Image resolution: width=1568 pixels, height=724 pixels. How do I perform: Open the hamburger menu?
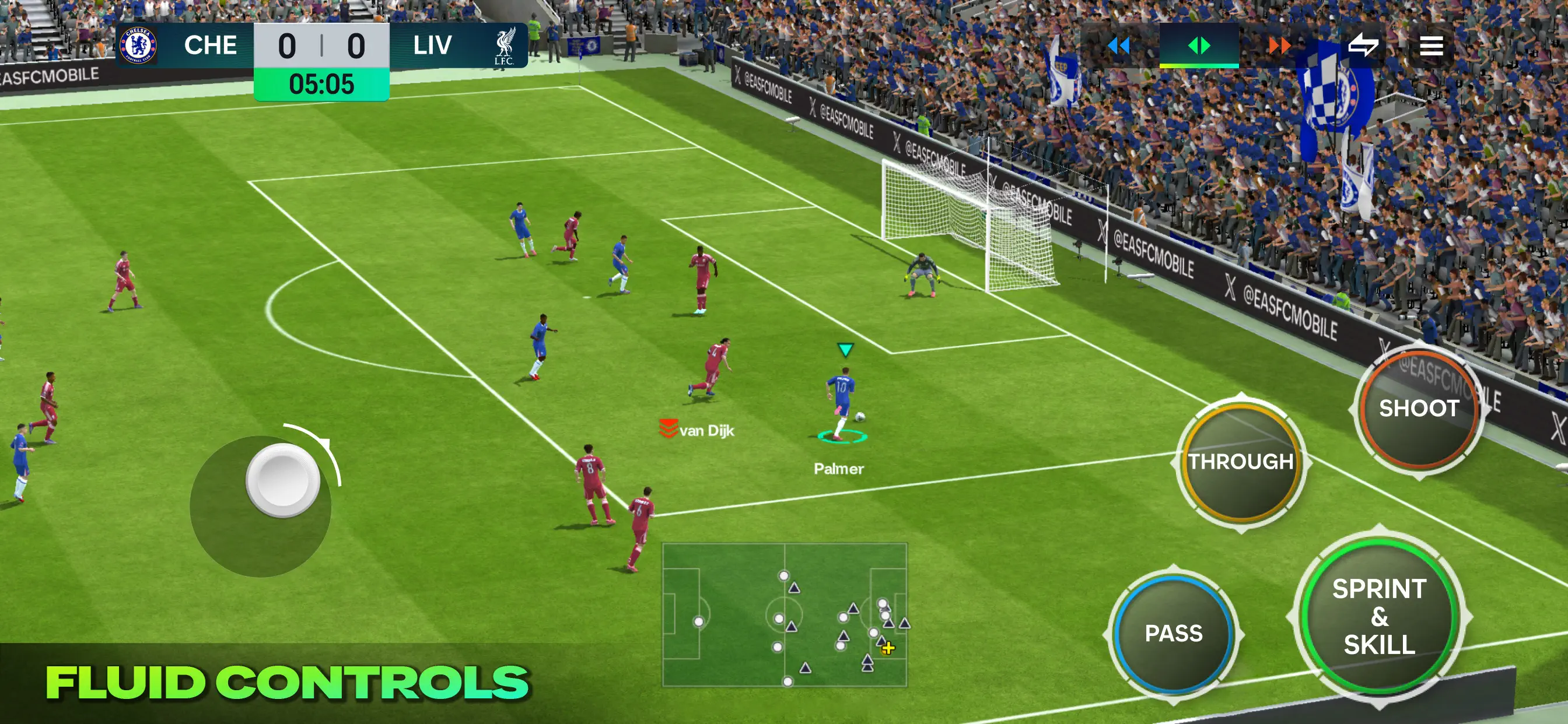(x=1431, y=45)
